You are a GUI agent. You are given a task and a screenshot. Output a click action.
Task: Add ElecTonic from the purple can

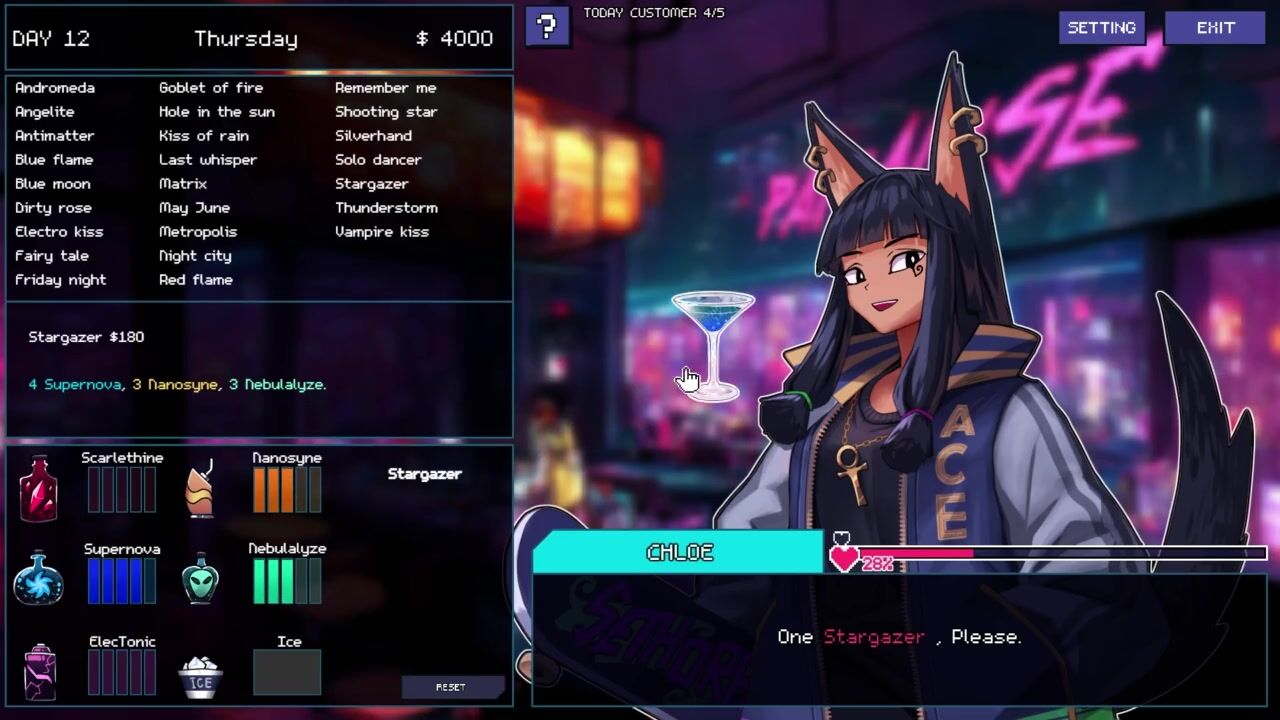[40, 671]
